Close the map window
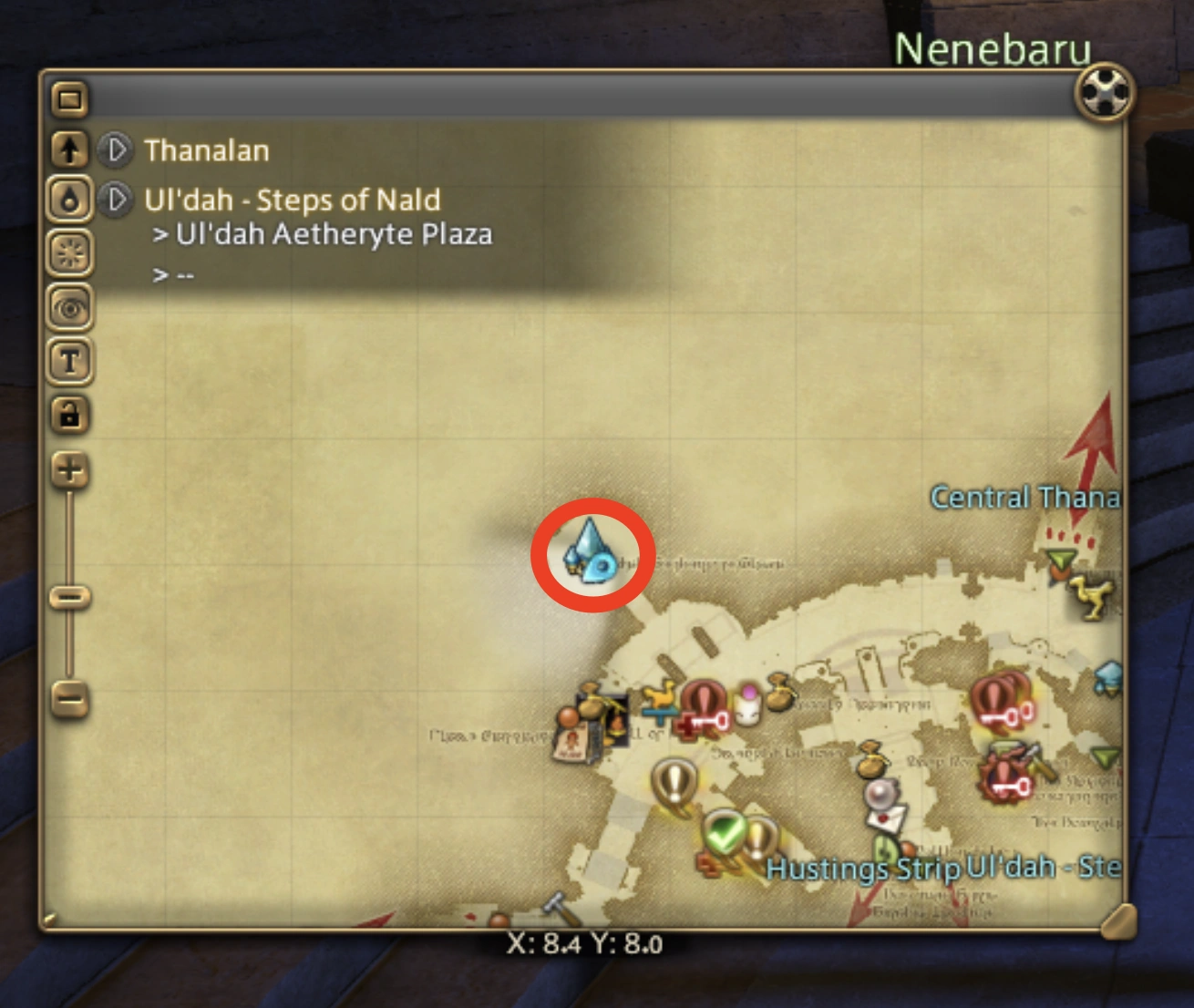 1105,92
